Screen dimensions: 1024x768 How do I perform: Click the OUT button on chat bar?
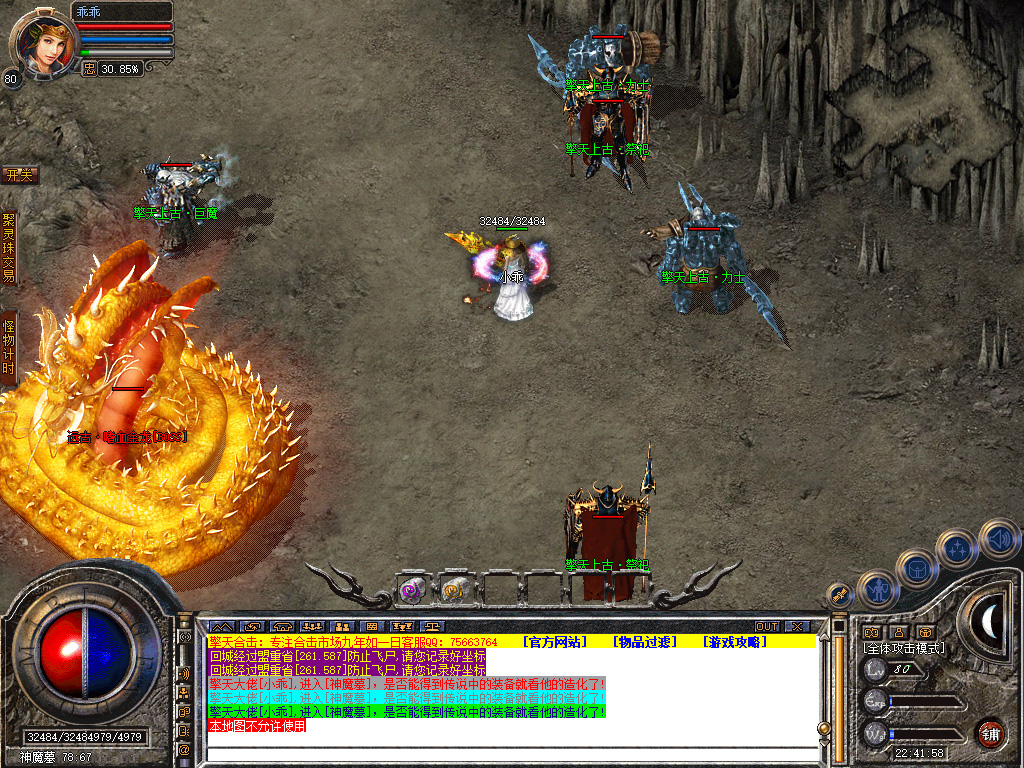767,627
